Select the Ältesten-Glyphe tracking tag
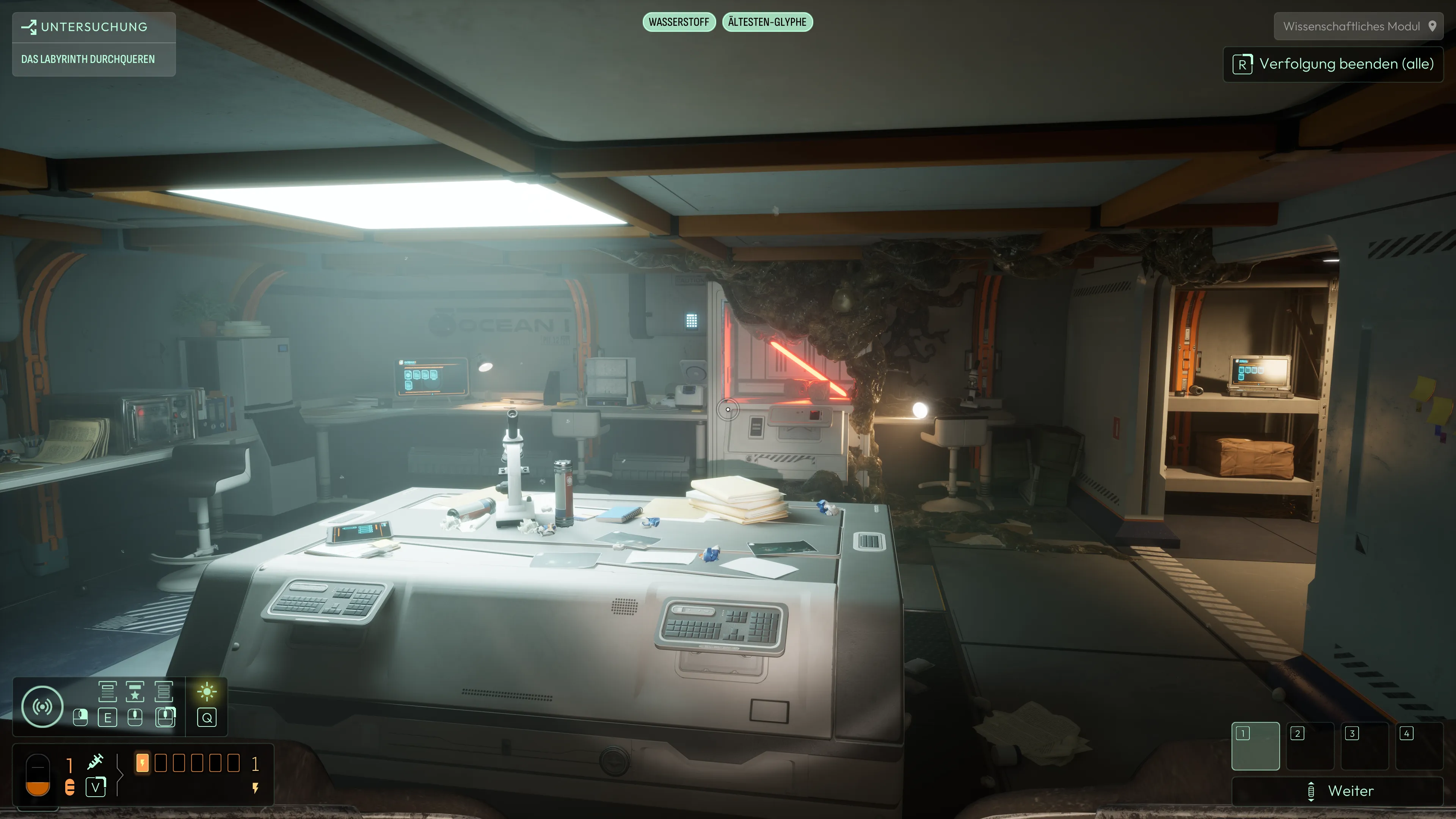The height and width of the screenshot is (819, 1456). pyautogui.click(x=767, y=22)
